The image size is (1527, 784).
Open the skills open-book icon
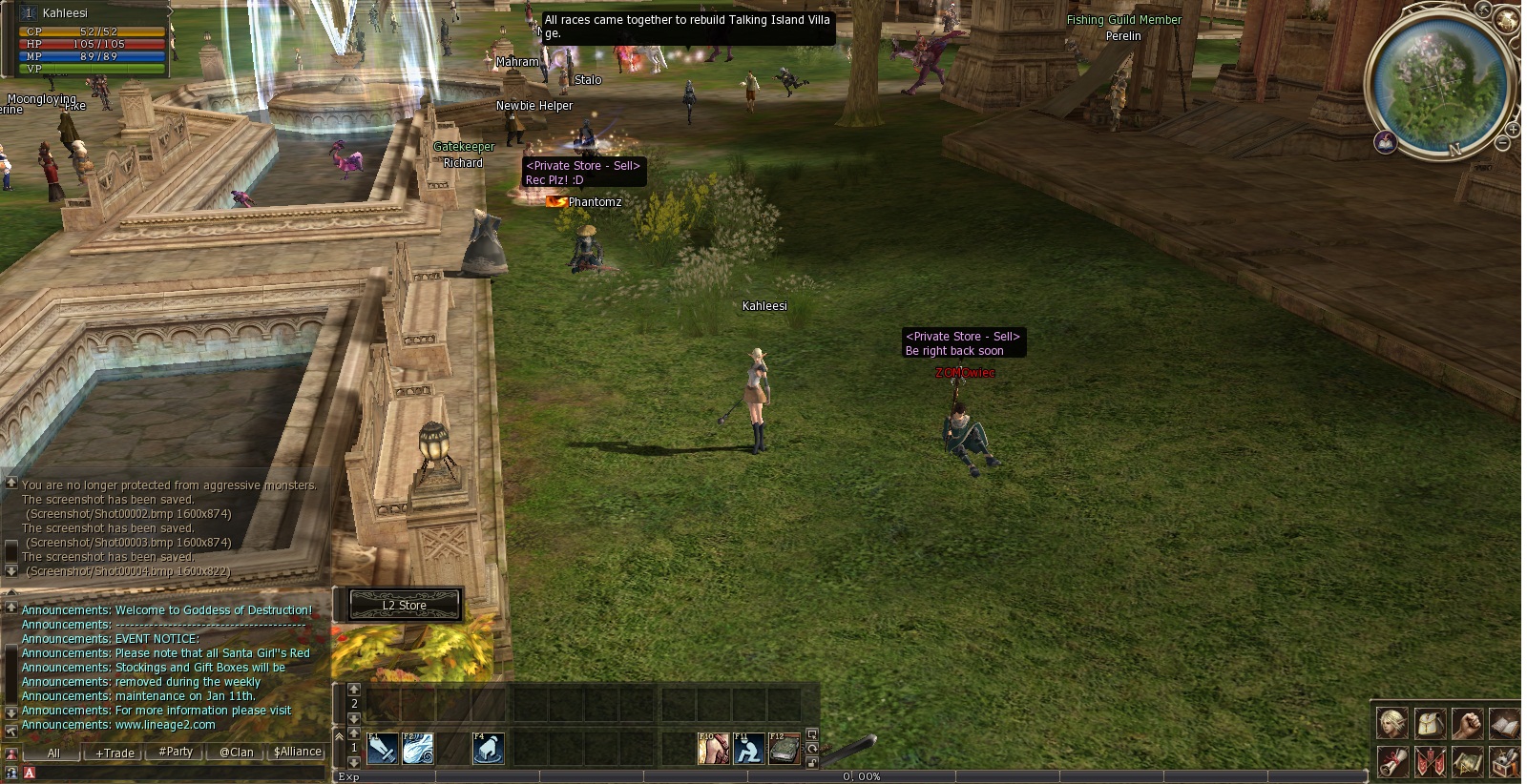coord(1504,724)
